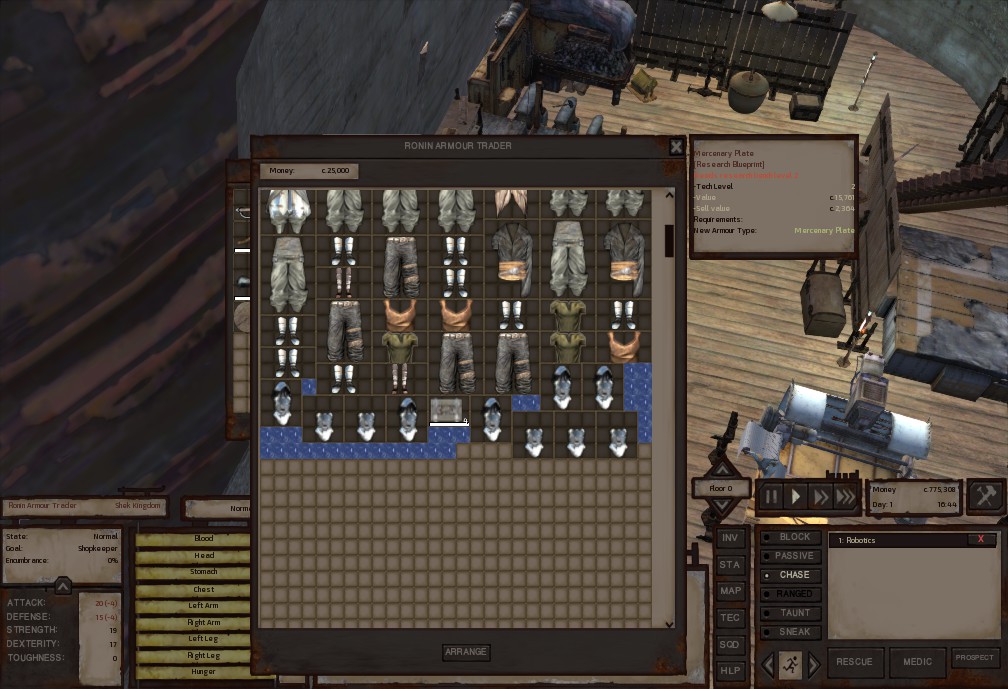The image size is (1008, 689).
Task: Open the HLP help panel
Action: tap(730, 671)
